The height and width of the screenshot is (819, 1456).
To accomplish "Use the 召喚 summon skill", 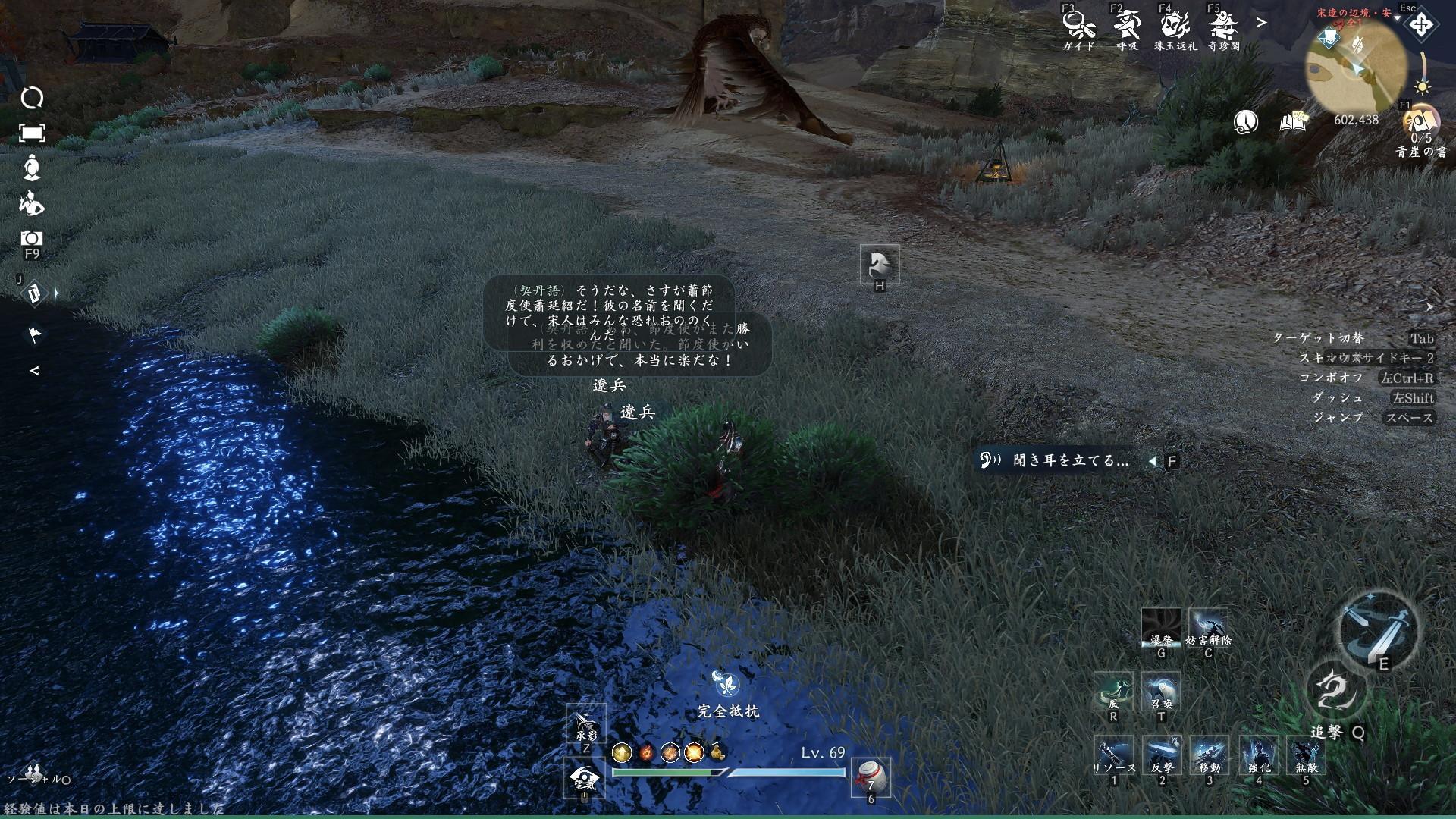I will click(x=1161, y=691).
